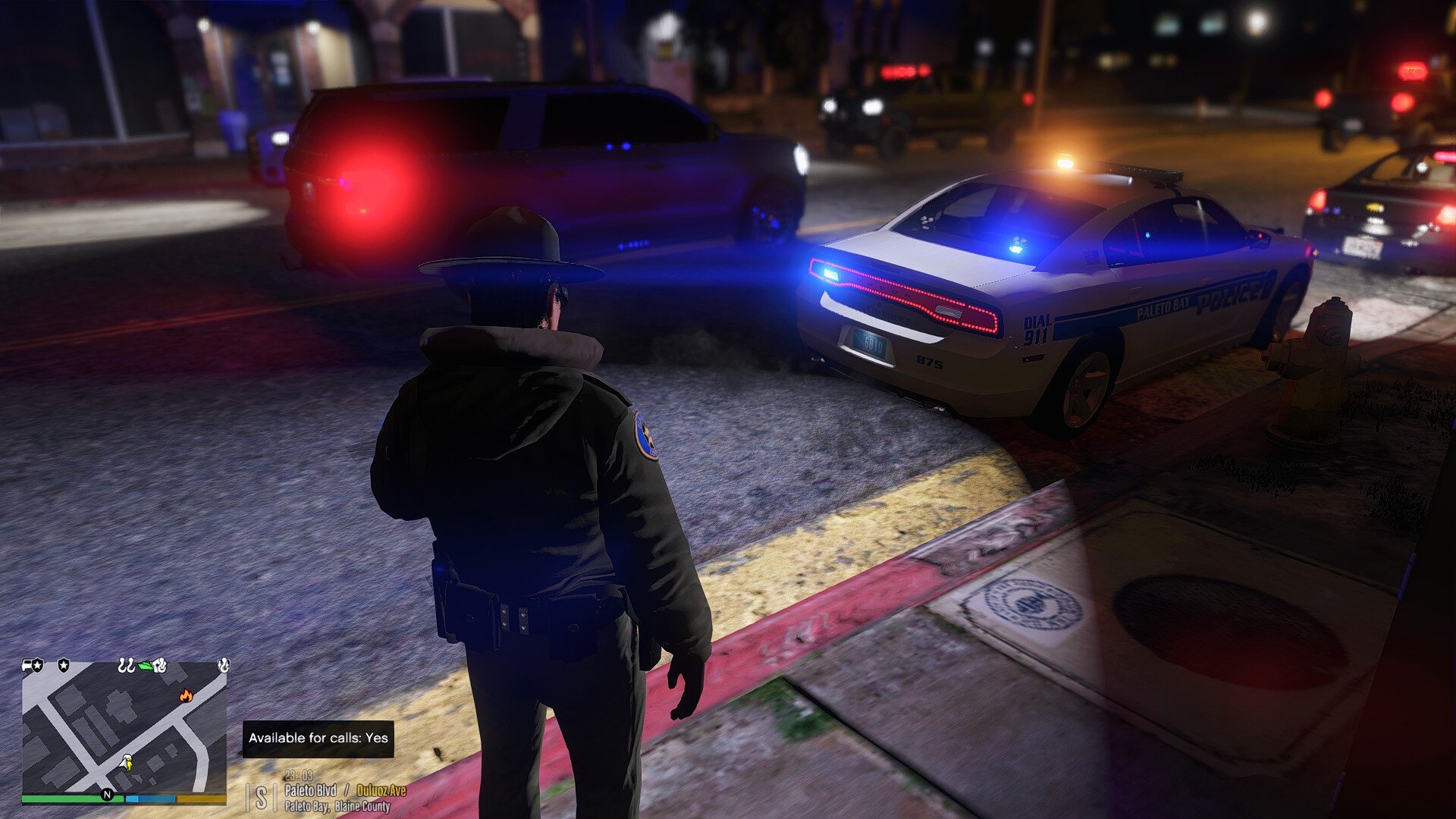This screenshot has width=1456, height=819.
Task: Select the fire marker on the minimap
Action: pos(186,695)
